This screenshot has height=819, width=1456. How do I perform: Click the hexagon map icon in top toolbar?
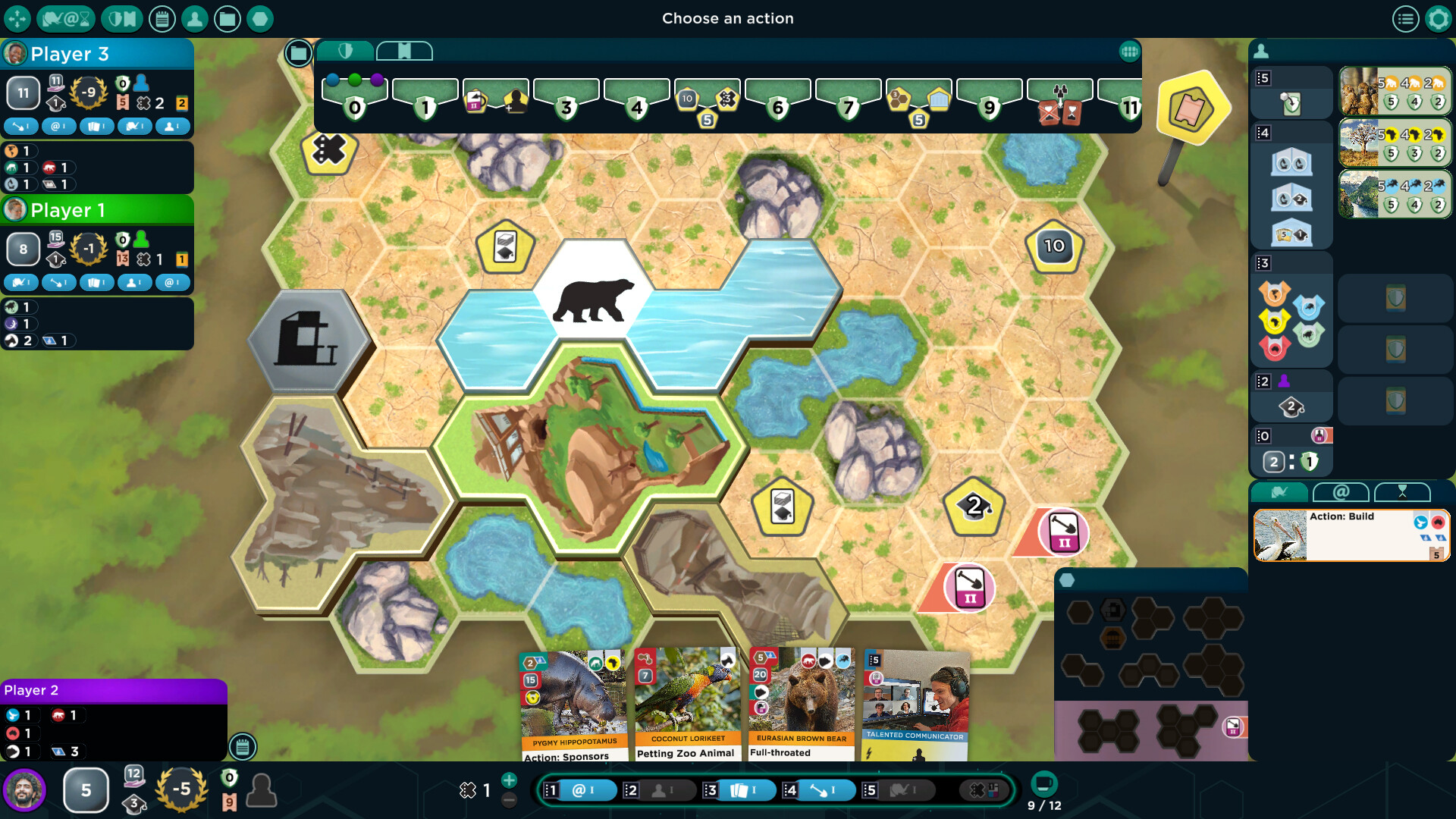pos(260,19)
